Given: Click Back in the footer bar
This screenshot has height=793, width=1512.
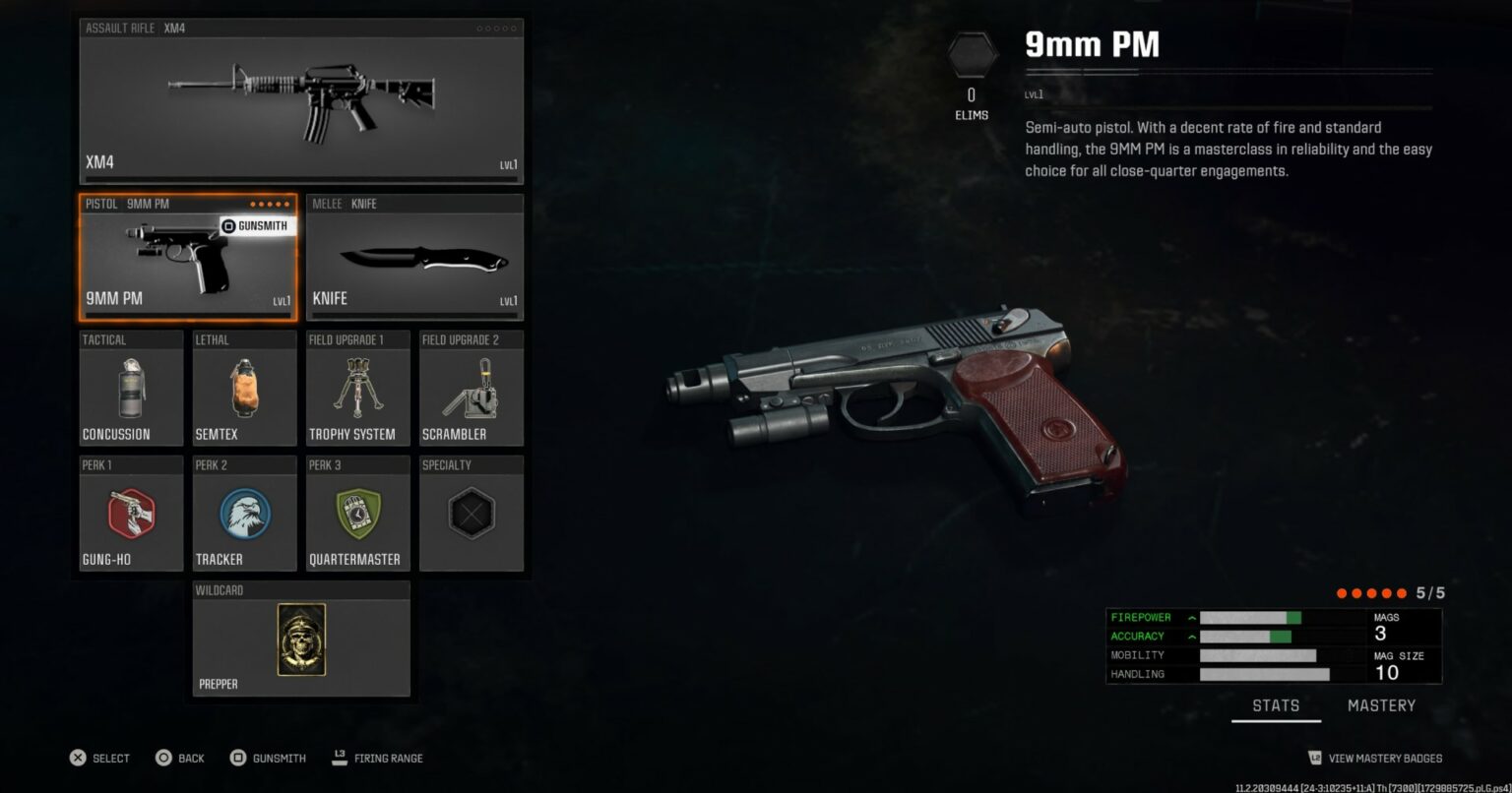Looking at the screenshot, I should point(180,758).
